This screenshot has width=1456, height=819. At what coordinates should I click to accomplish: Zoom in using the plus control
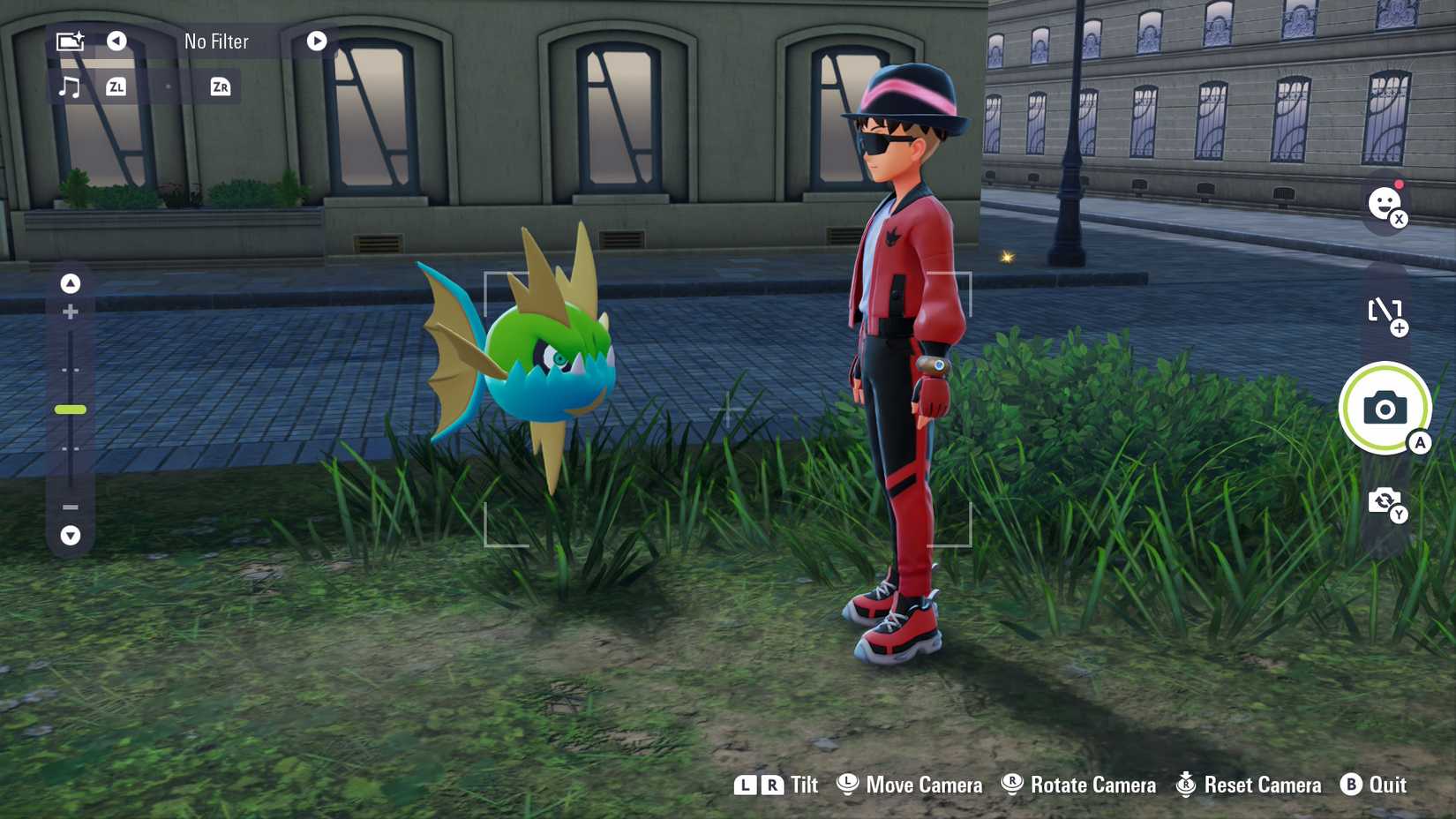click(70, 311)
